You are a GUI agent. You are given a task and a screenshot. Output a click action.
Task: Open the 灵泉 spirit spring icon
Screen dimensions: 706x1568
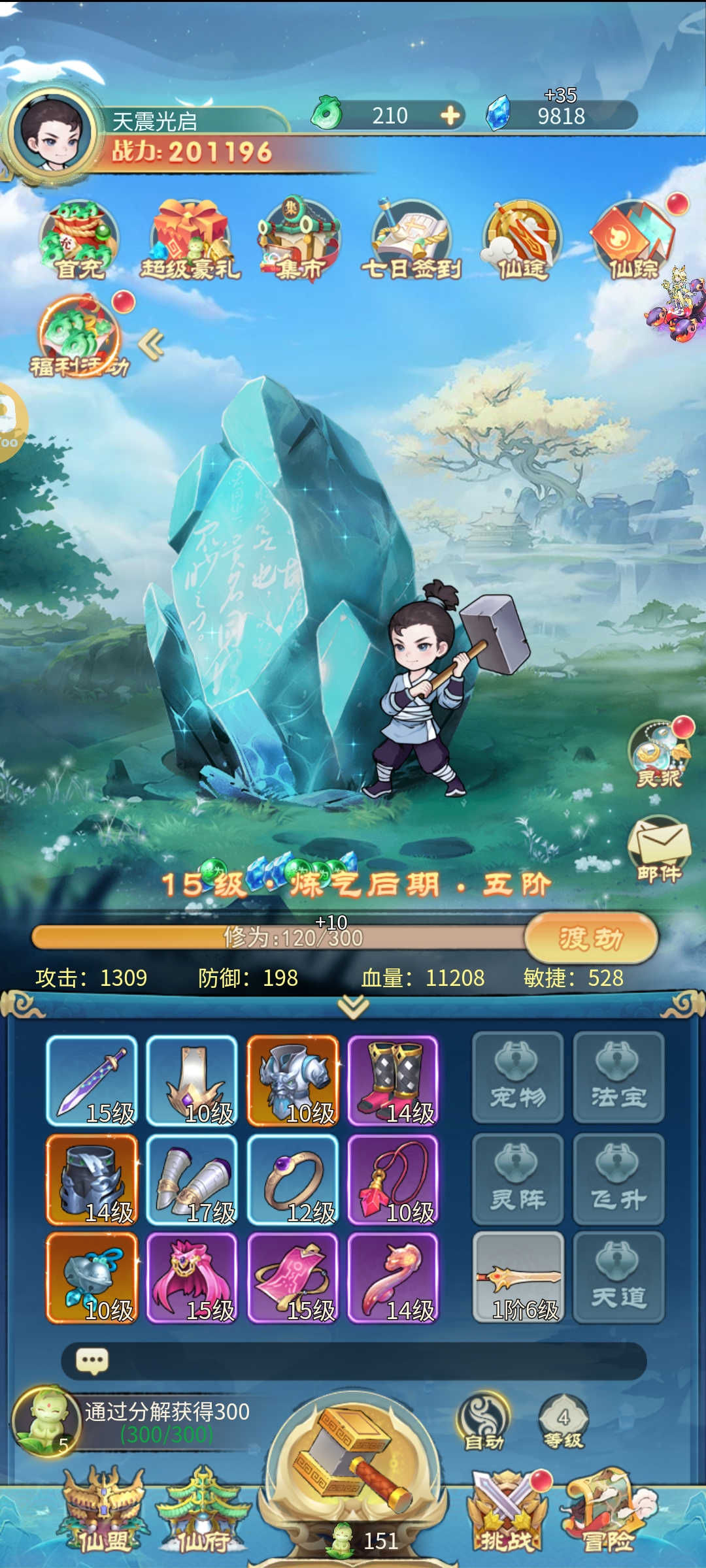[x=659, y=755]
